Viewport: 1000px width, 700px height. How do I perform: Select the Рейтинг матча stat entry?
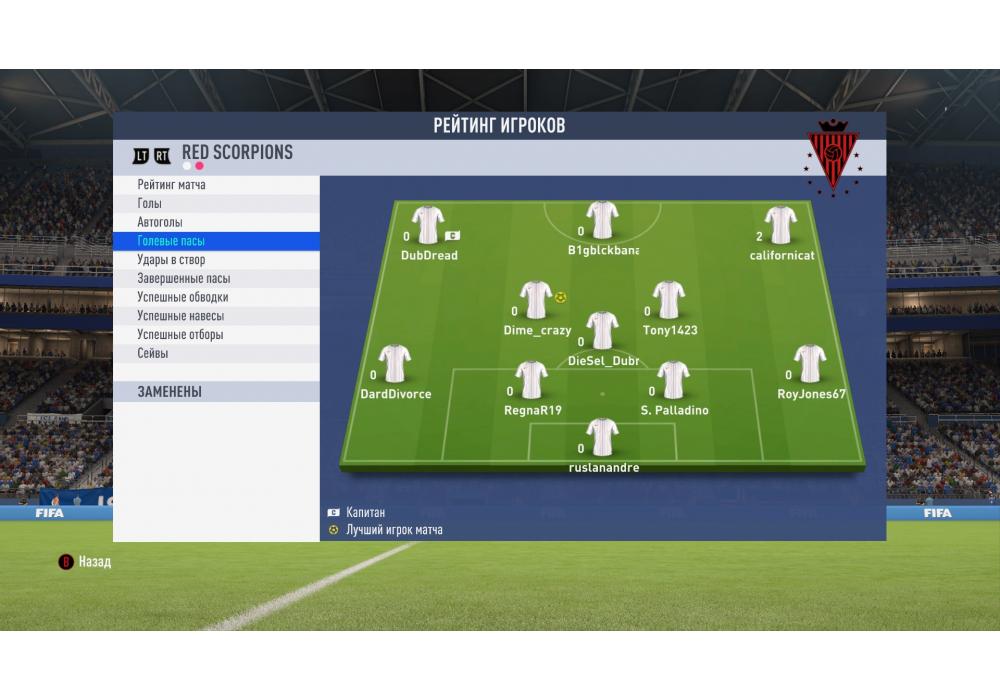coord(172,185)
